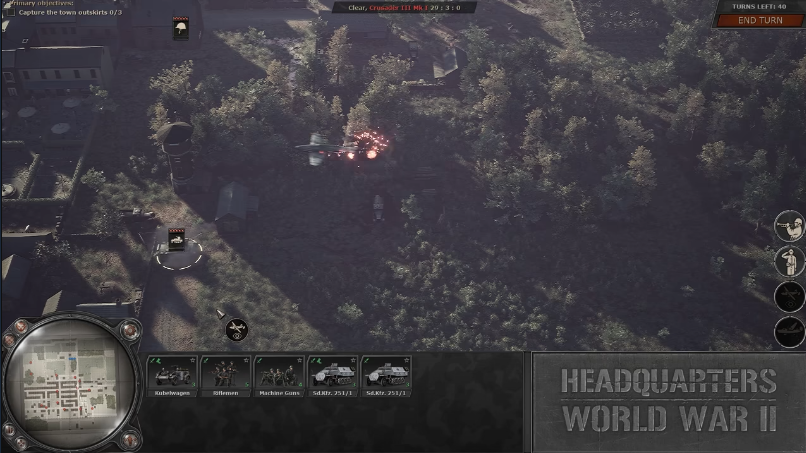Choose the Riflemen unit card

(226, 374)
